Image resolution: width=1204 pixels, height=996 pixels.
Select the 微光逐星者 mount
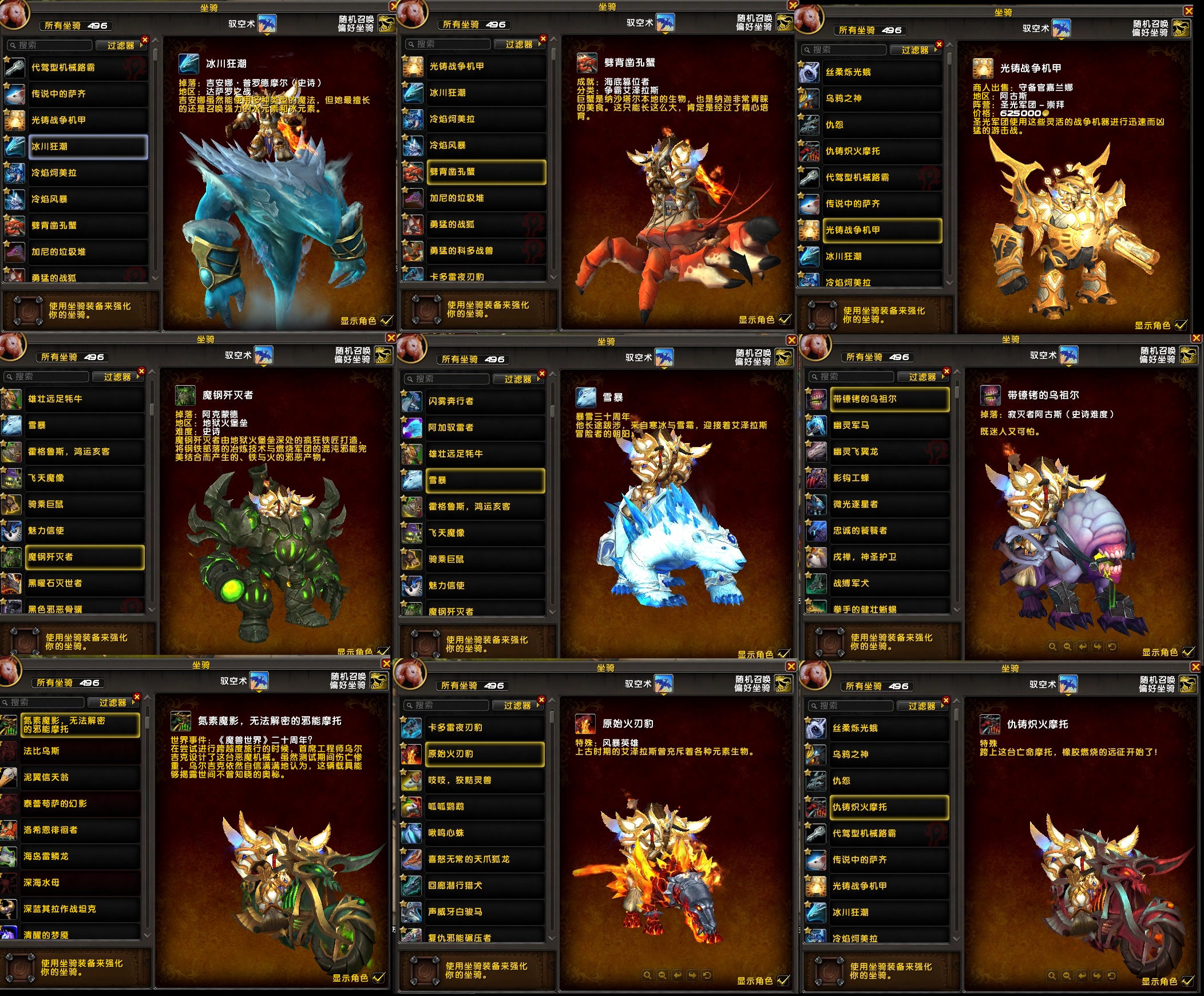point(889,505)
